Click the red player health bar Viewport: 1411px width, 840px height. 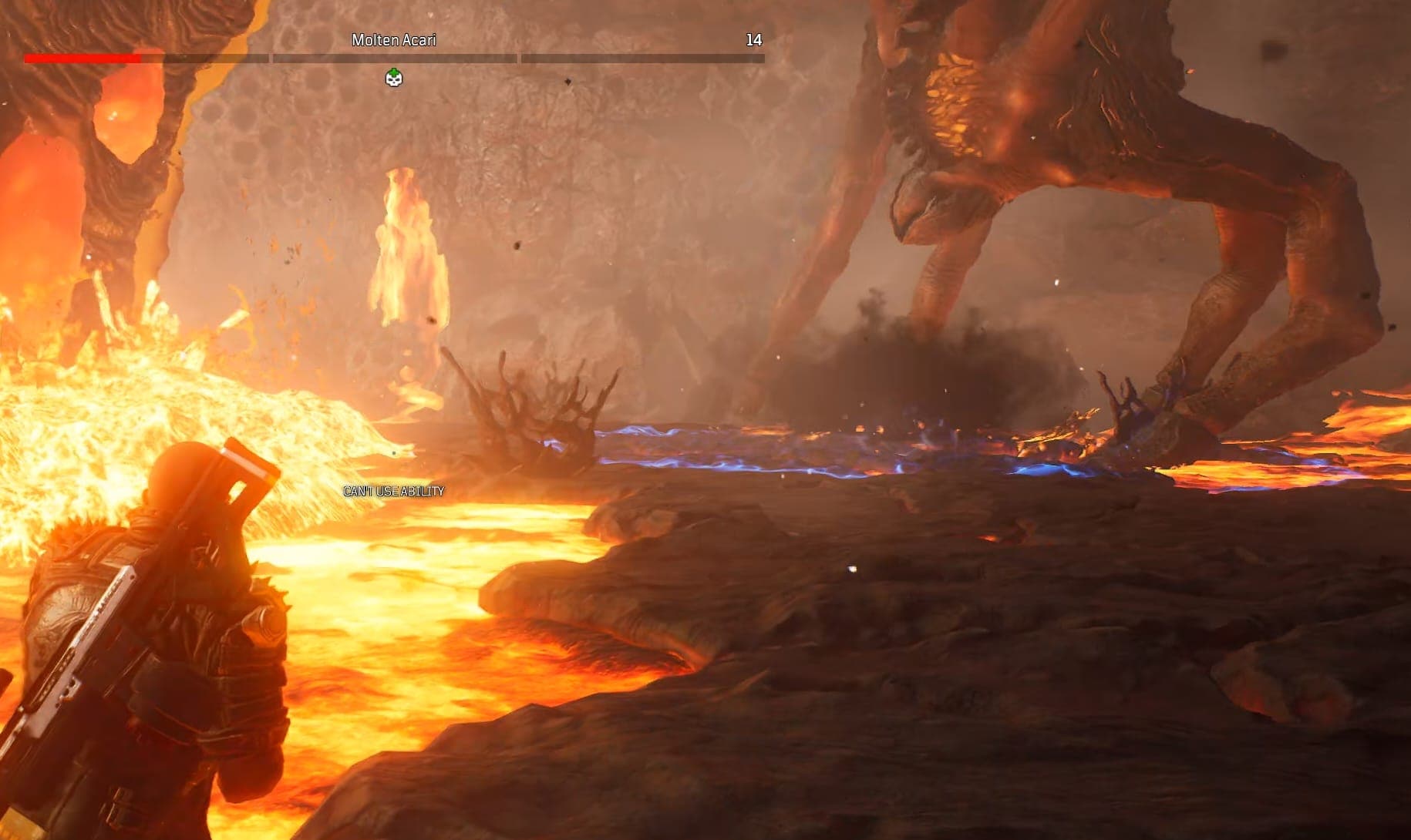[x=81, y=56]
